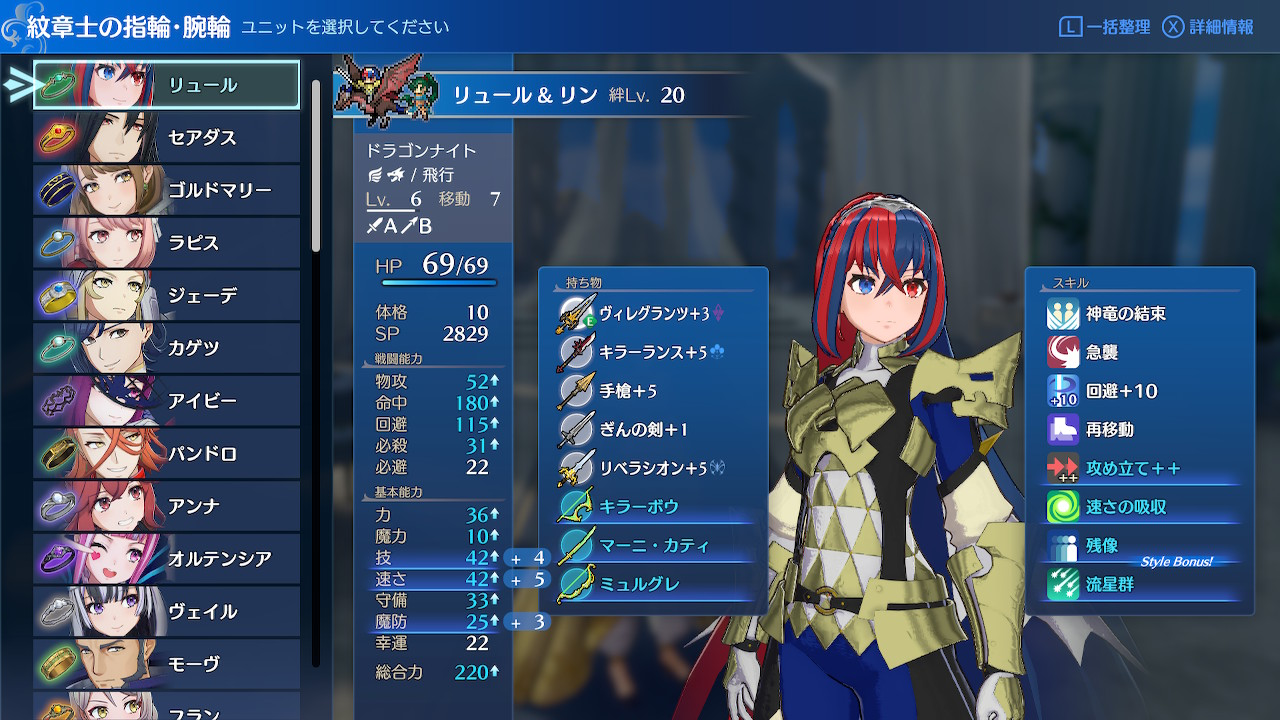Choose the カゲツ unit row
Viewport: 1280px width, 720px height.
[x=167, y=348]
